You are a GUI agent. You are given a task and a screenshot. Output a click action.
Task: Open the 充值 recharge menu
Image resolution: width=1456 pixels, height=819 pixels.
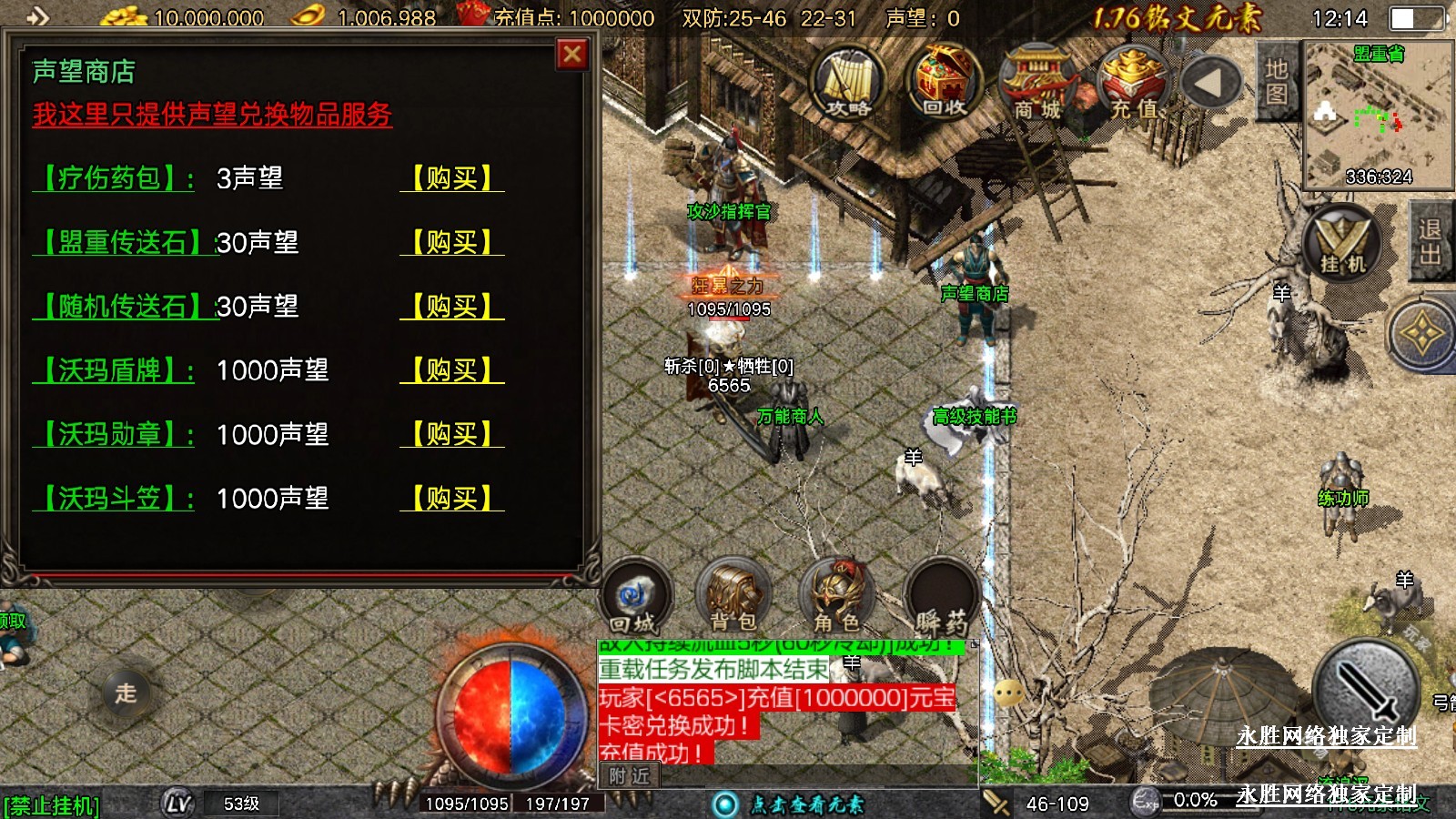[x=1134, y=84]
